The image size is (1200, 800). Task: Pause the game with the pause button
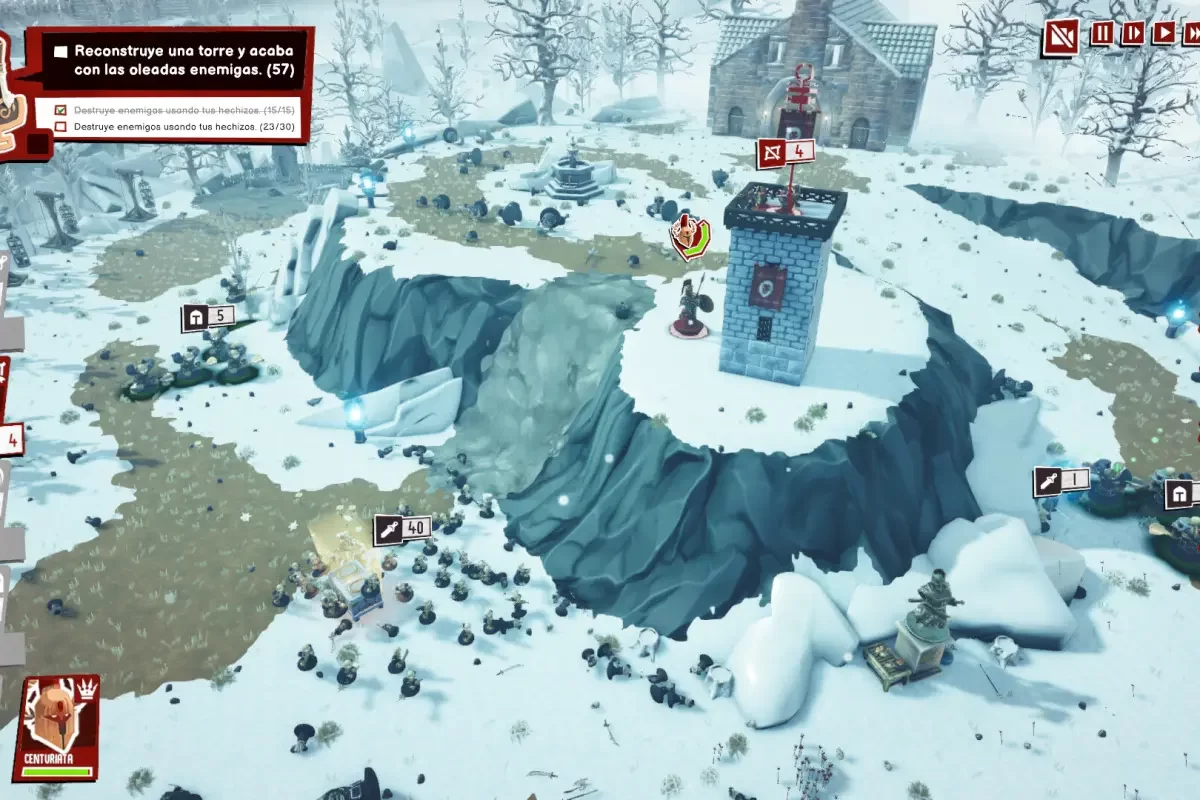[1102, 33]
